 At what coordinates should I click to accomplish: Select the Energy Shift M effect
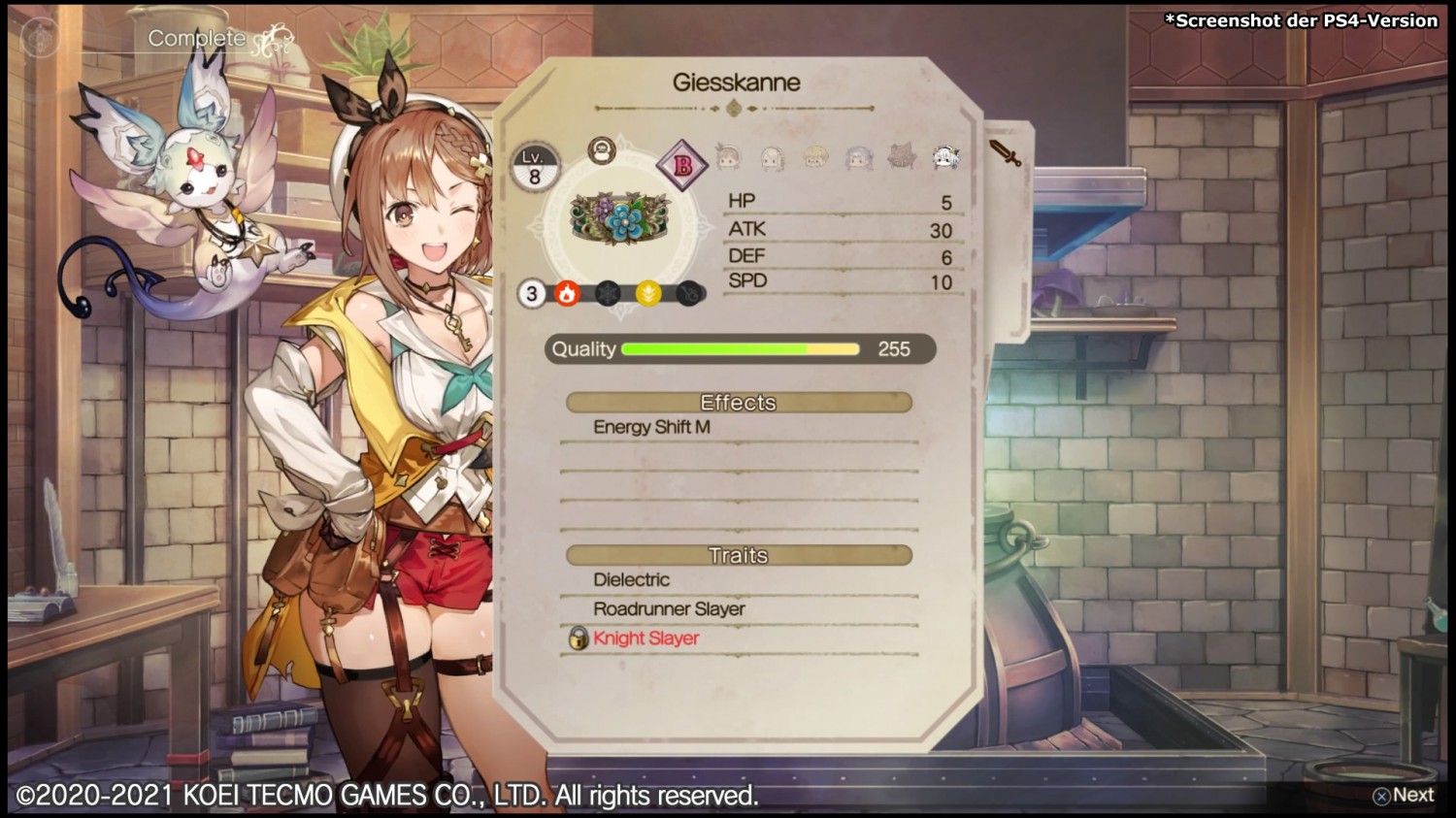[651, 427]
